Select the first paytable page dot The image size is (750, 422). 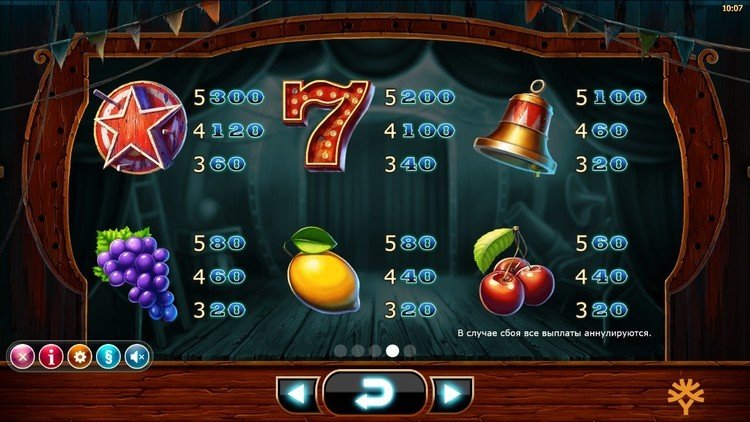point(338,351)
